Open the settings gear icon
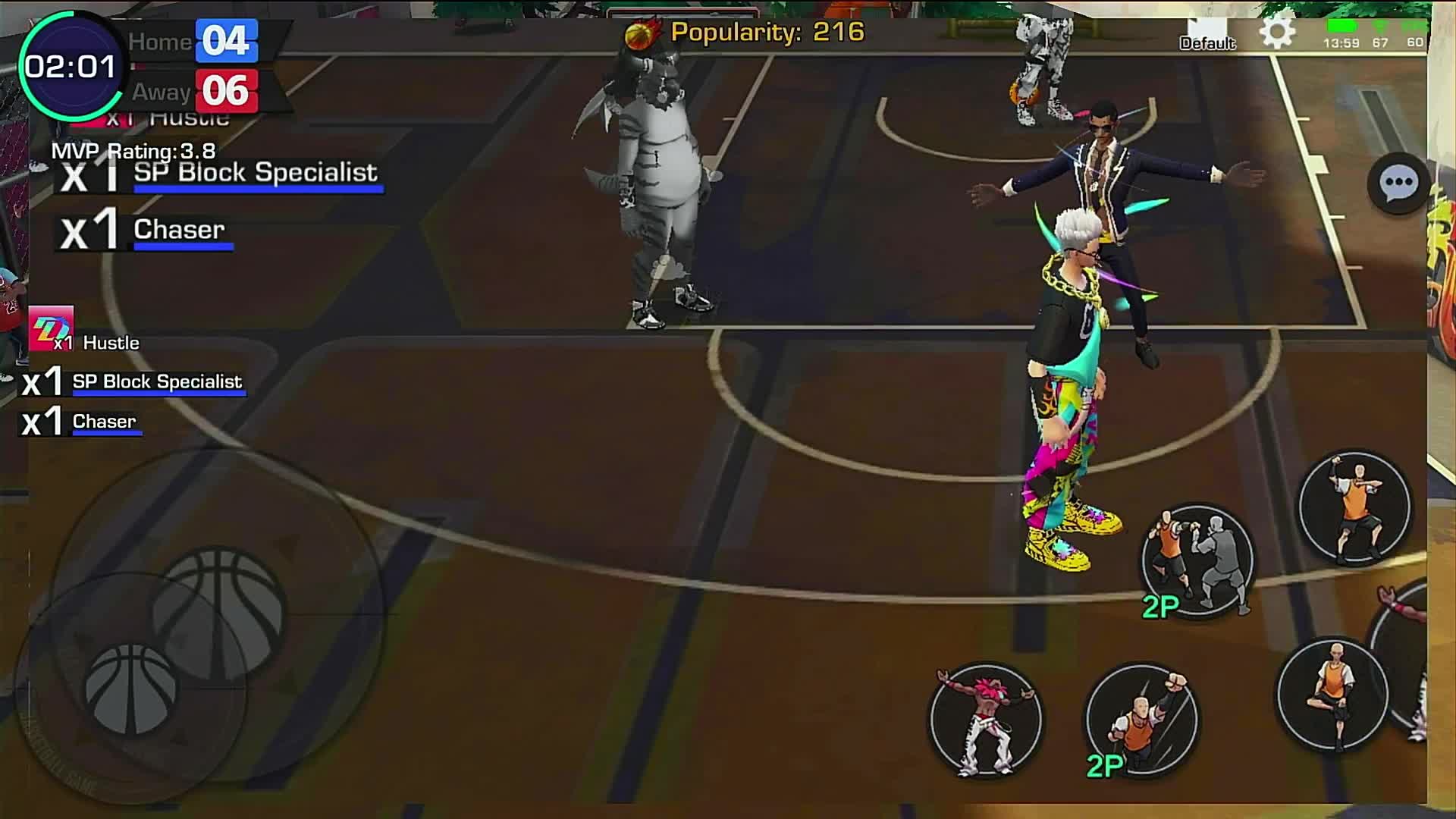 [1277, 33]
